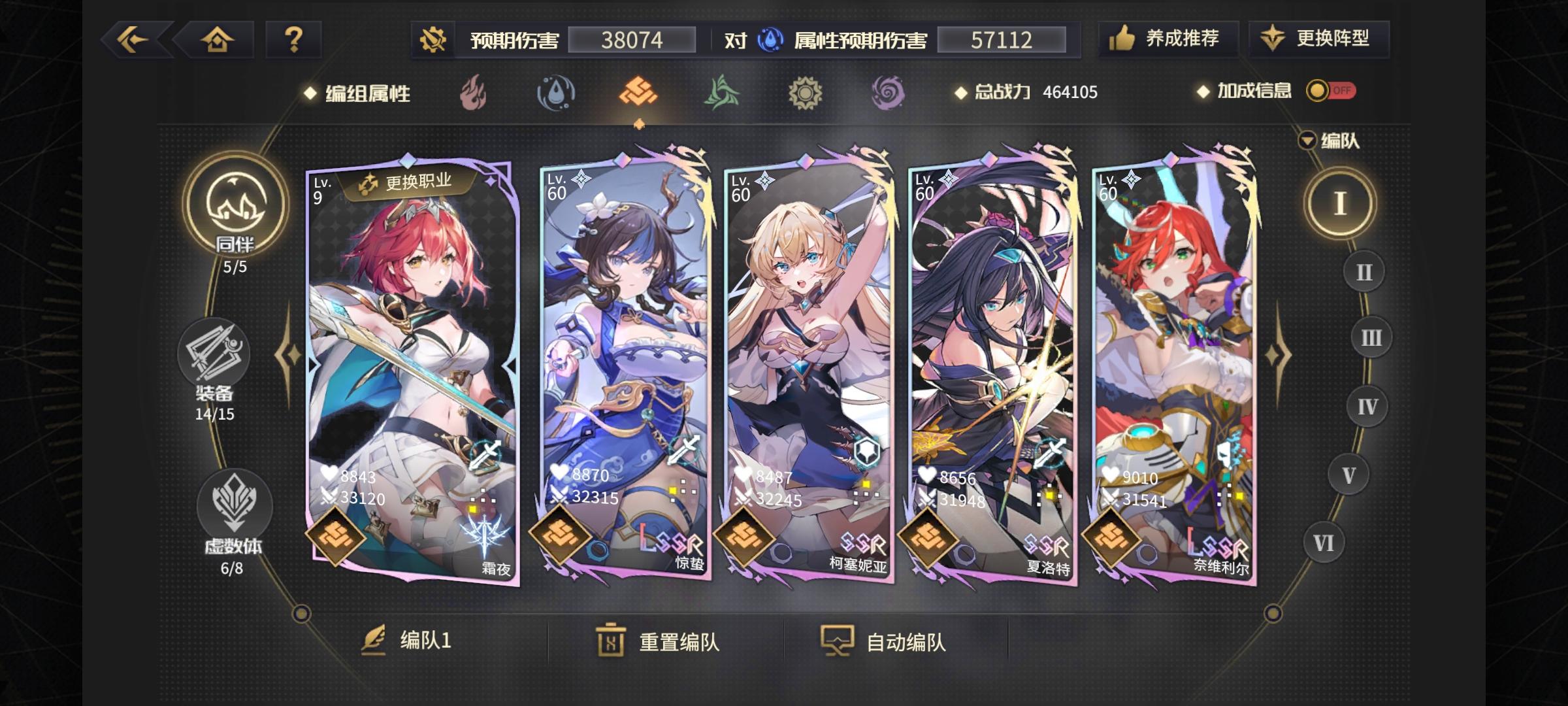
Task: Click the home icon
Action: [x=219, y=39]
